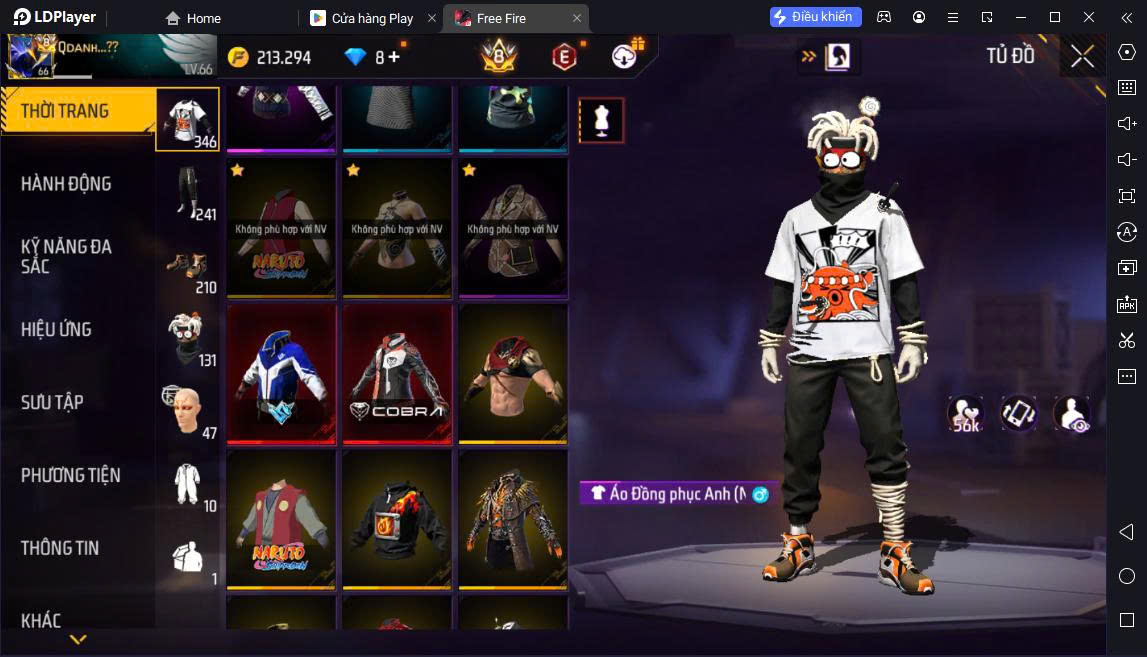
Task: Close the Free Fire LDPlayer tab
Action: pyautogui.click(x=577, y=18)
